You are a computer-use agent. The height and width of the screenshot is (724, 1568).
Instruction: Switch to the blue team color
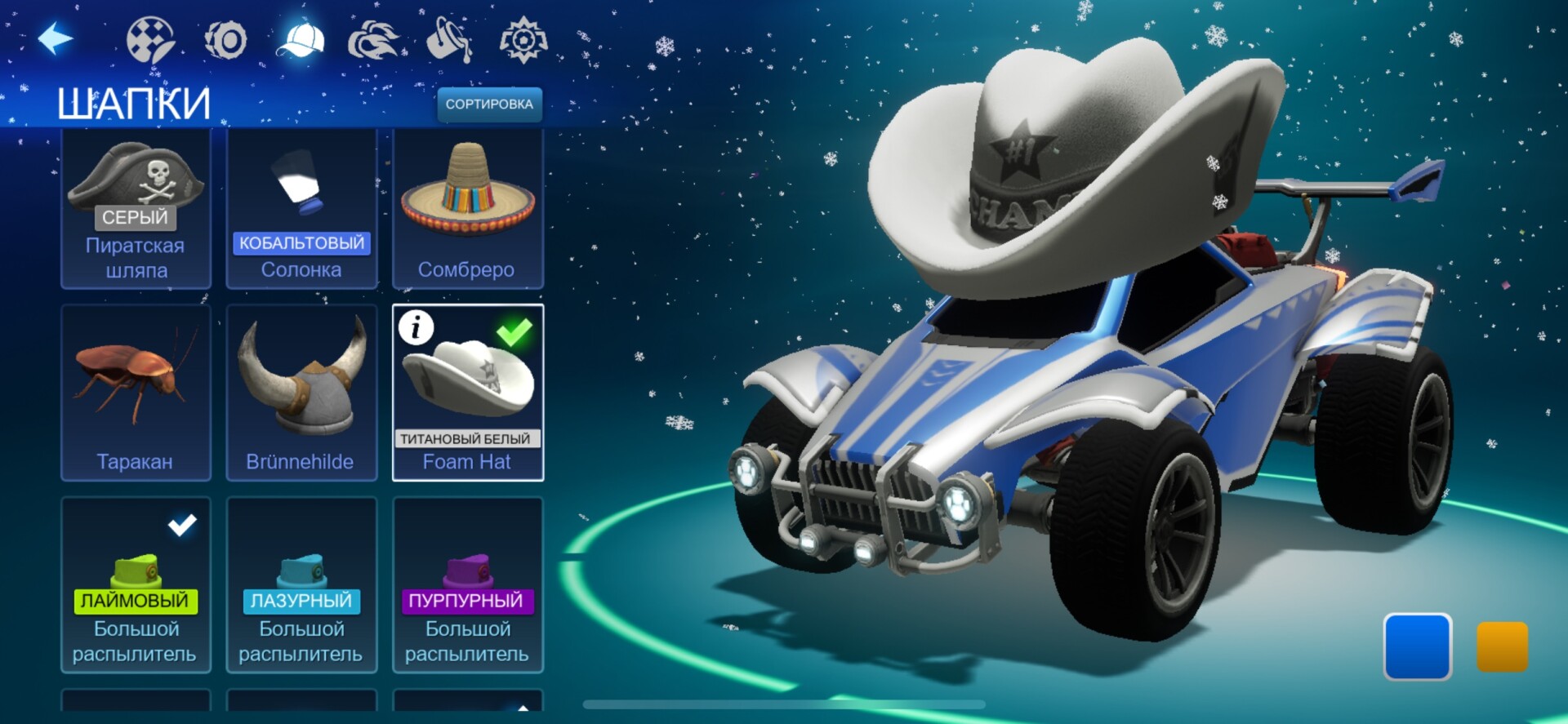pos(1417,646)
